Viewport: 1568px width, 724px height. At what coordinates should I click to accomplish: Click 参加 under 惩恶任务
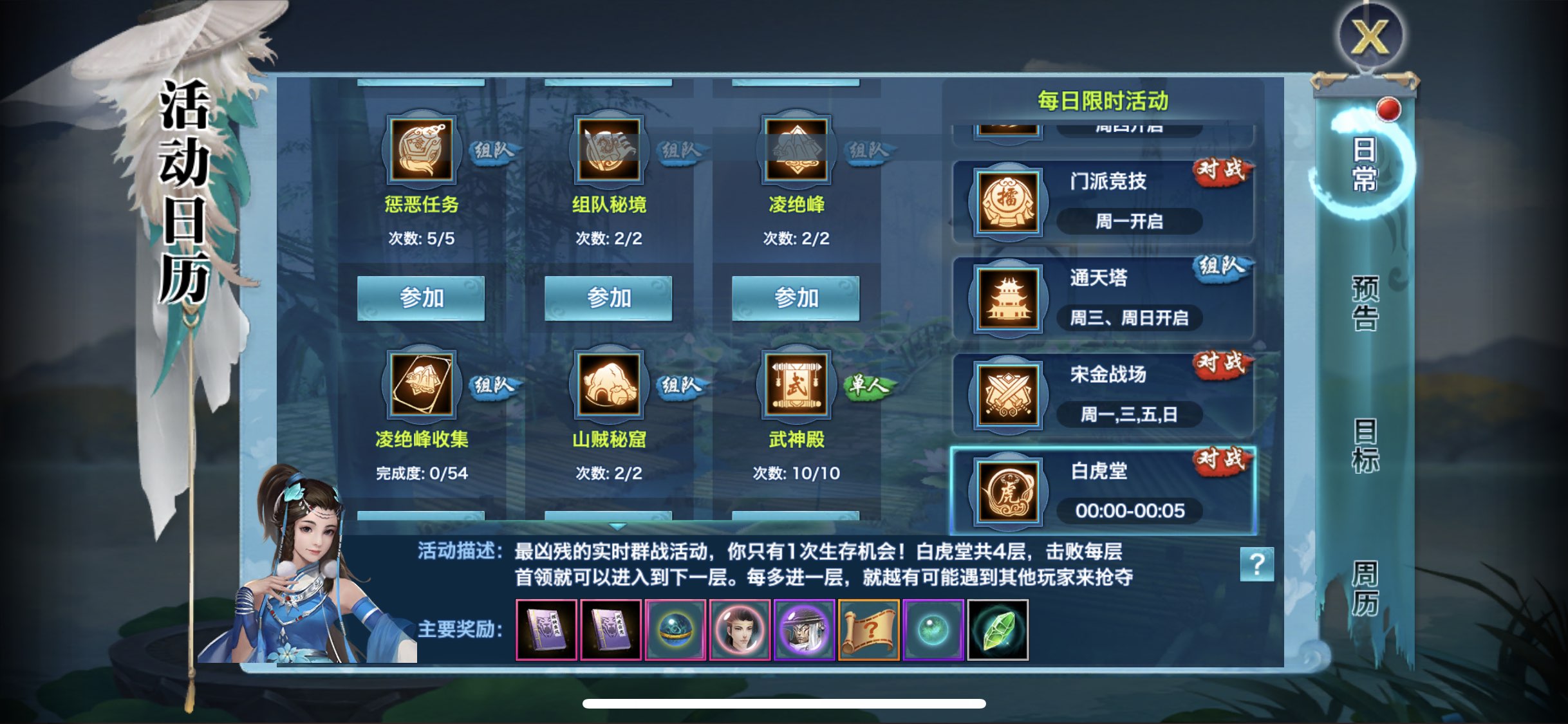pyautogui.click(x=422, y=297)
